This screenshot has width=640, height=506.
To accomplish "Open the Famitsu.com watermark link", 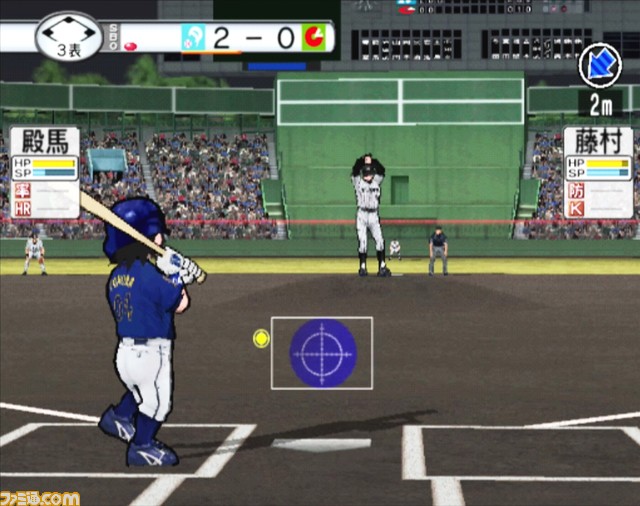I will [x=40, y=496].
